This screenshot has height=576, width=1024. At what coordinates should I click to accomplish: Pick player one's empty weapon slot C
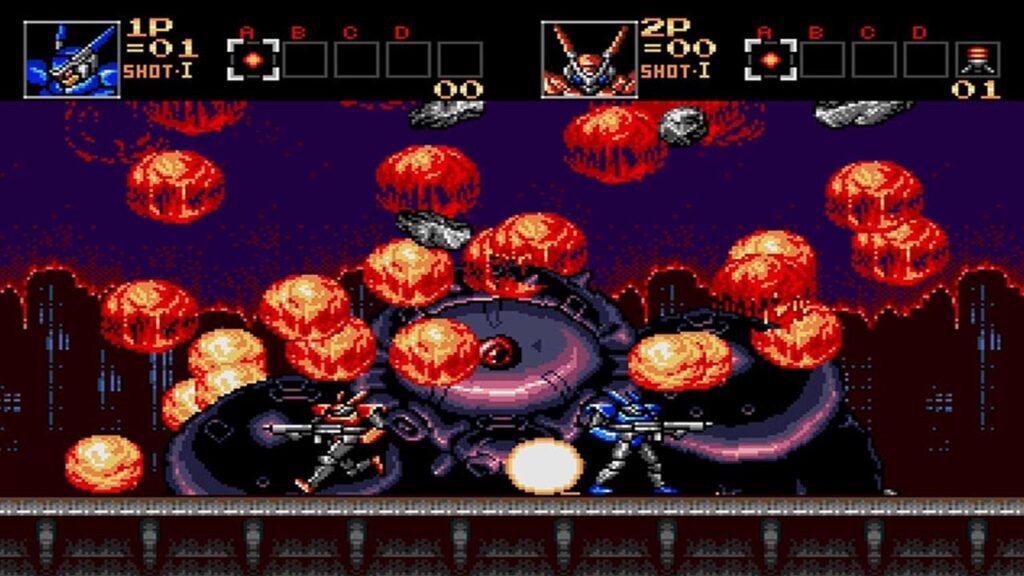(x=357, y=59)
